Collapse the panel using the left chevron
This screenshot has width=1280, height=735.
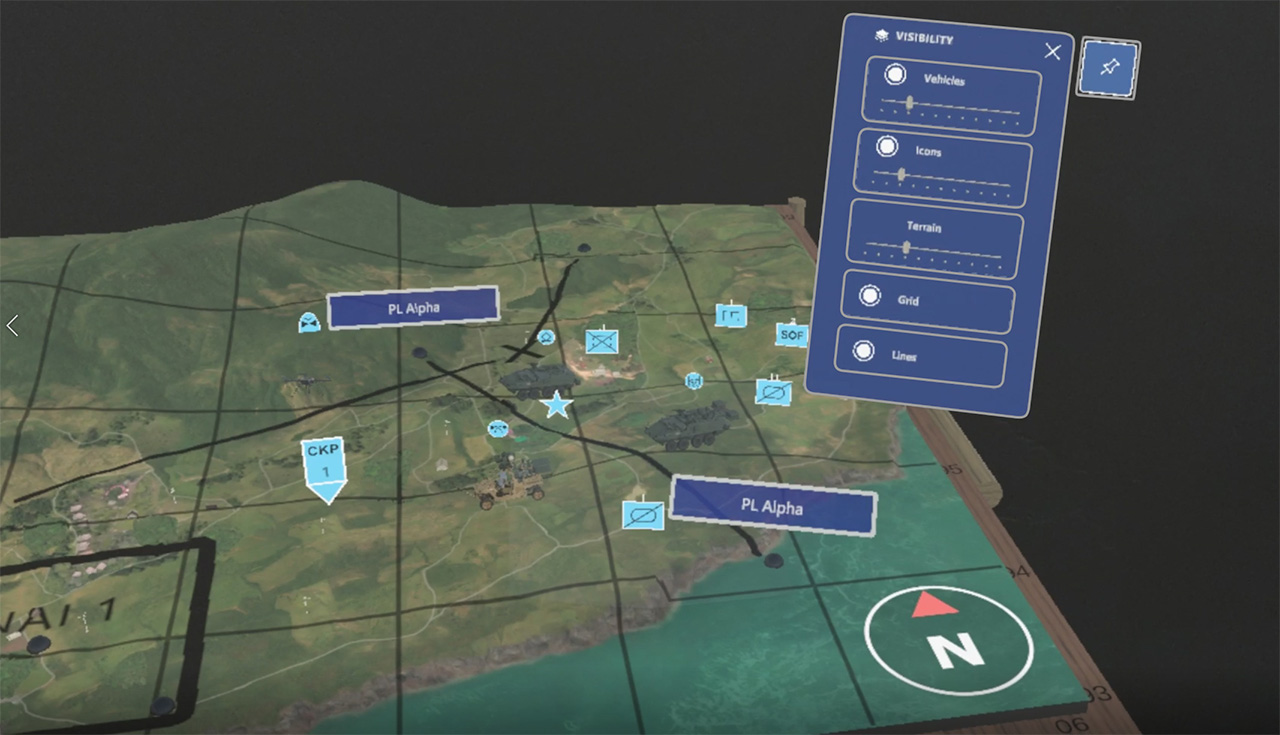(x=12, y=325)
